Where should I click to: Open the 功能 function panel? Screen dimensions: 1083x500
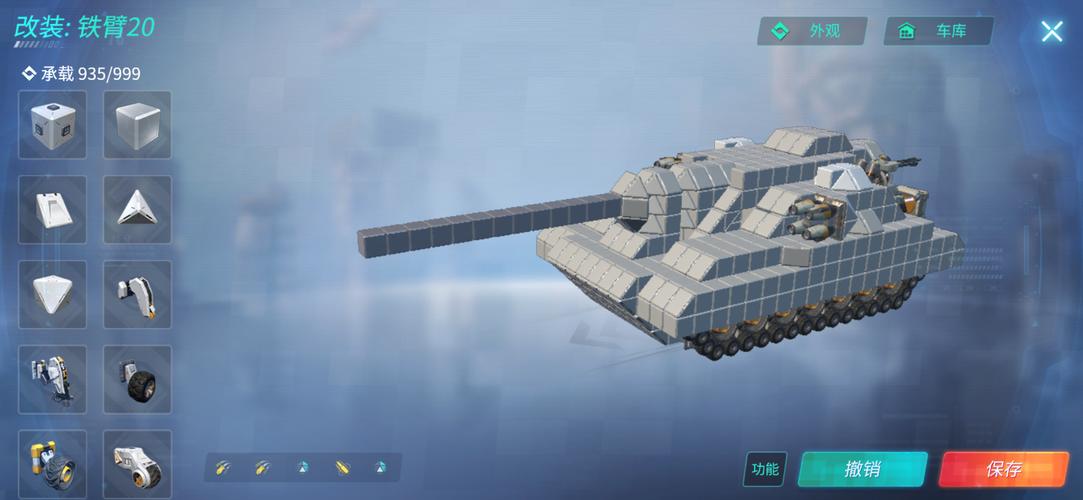click(x=765, y=469)
